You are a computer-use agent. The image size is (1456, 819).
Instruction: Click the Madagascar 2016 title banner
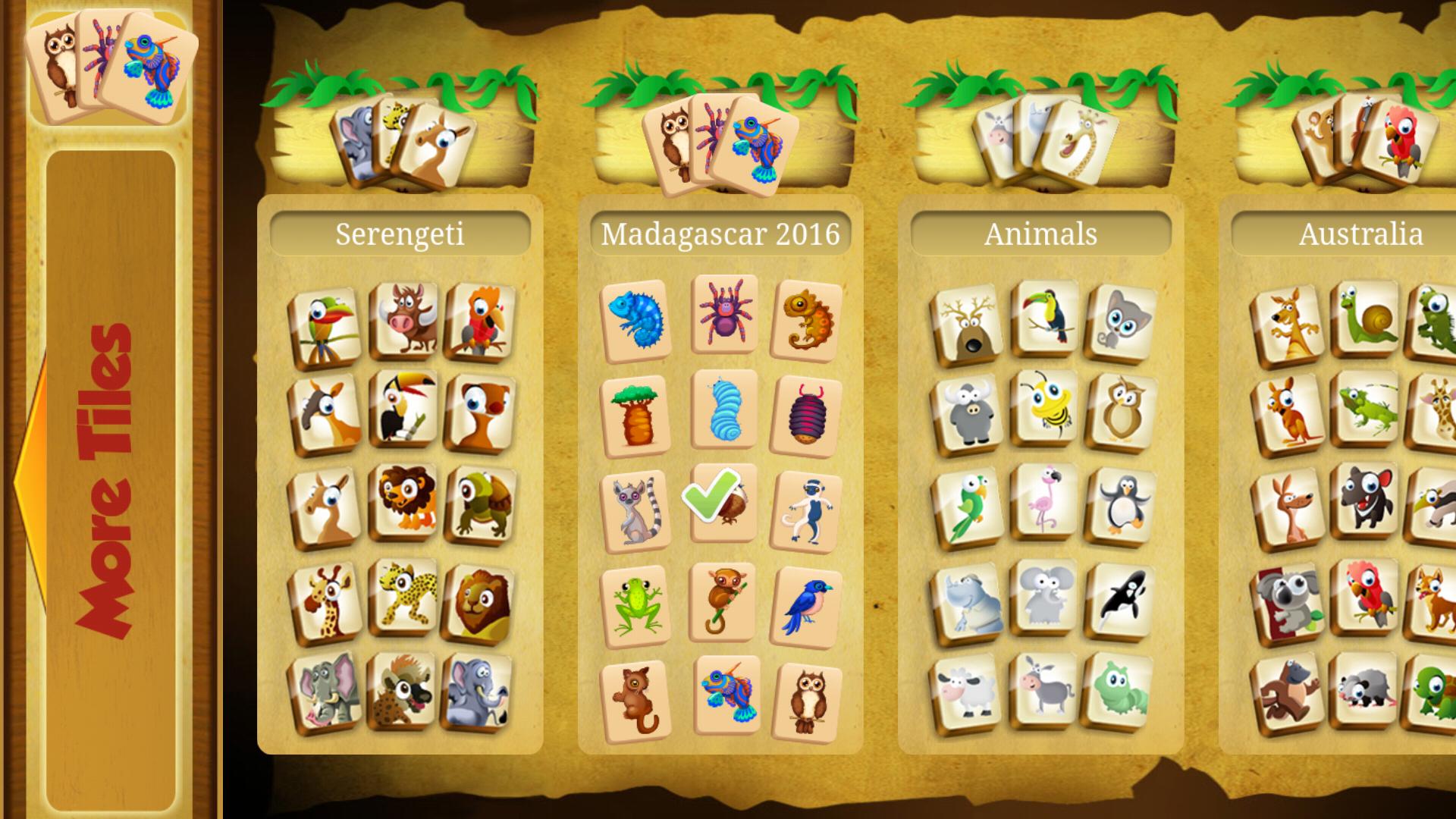pyautogui.click(x=719, y=234)
